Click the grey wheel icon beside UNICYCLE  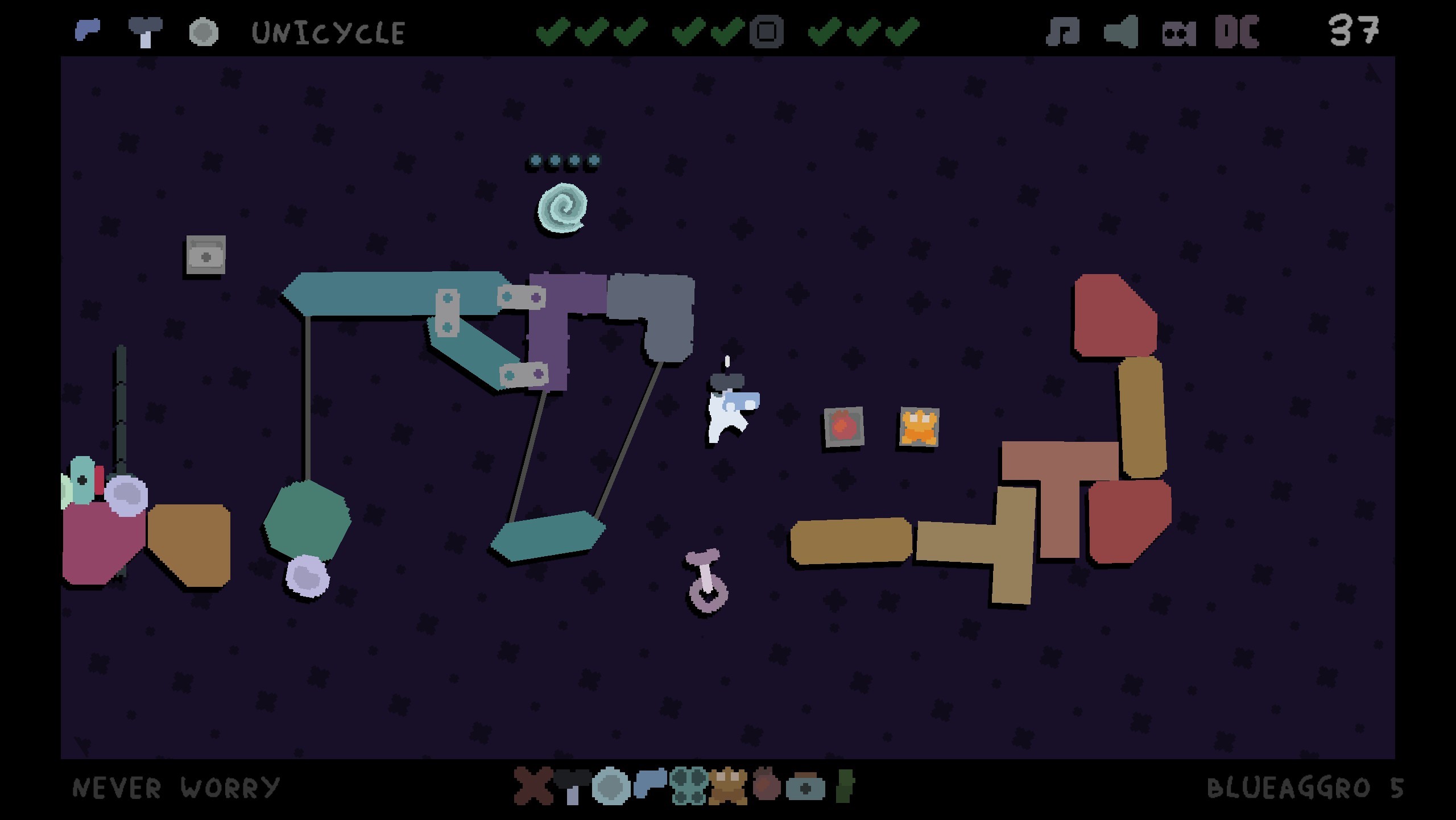[x=204, y=32]
